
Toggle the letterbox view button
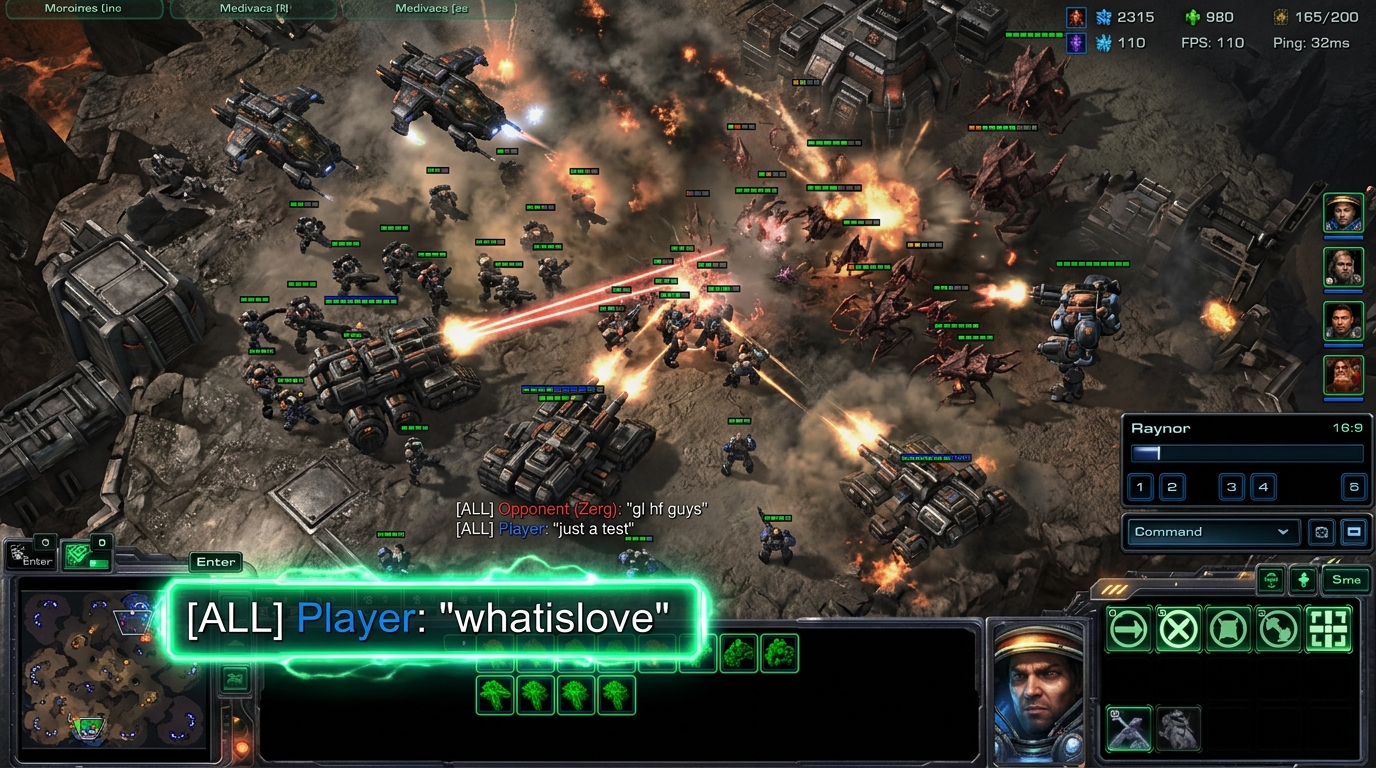(1353, 532)
